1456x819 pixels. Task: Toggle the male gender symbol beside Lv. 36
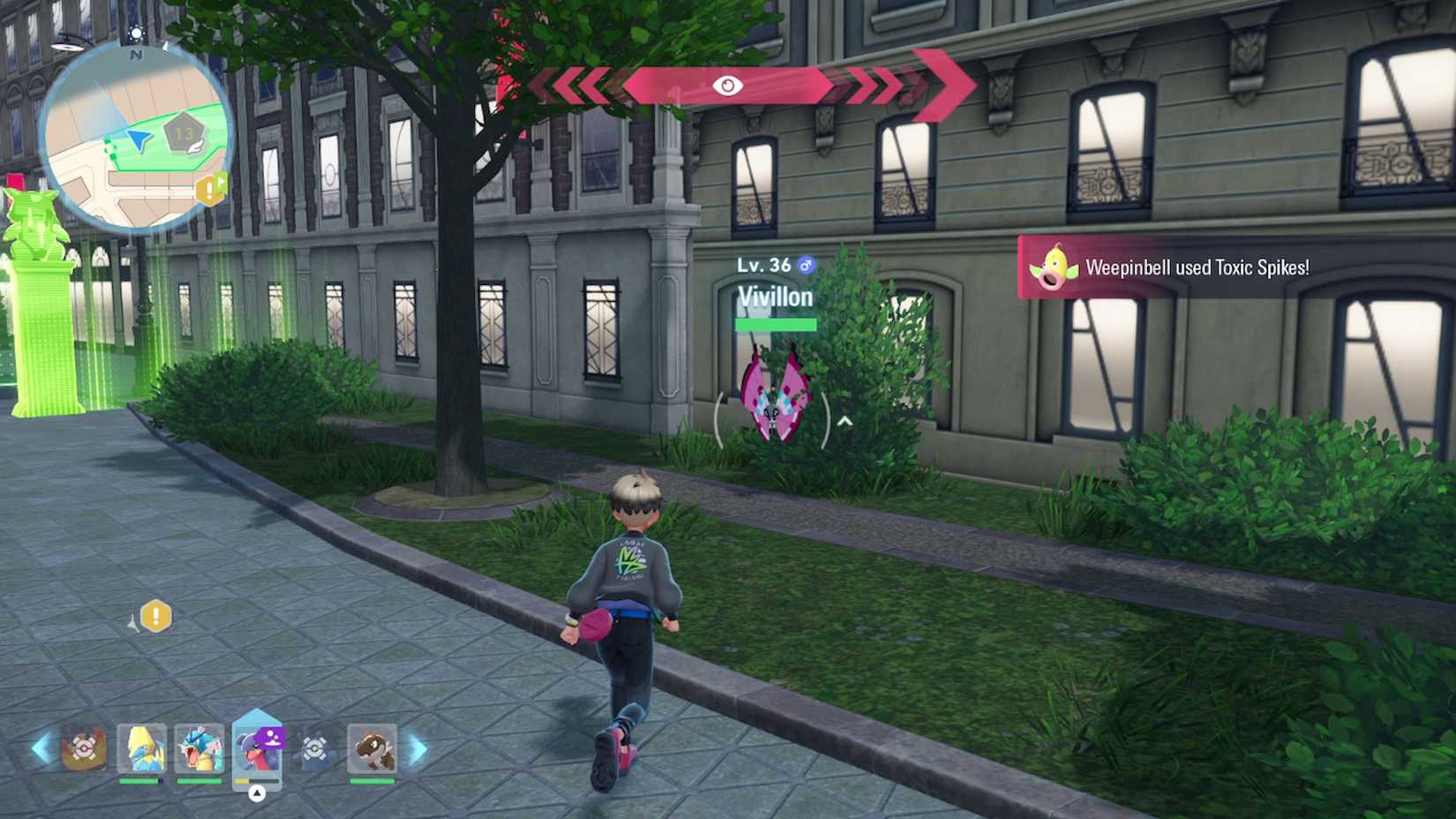tap(806, 263)
